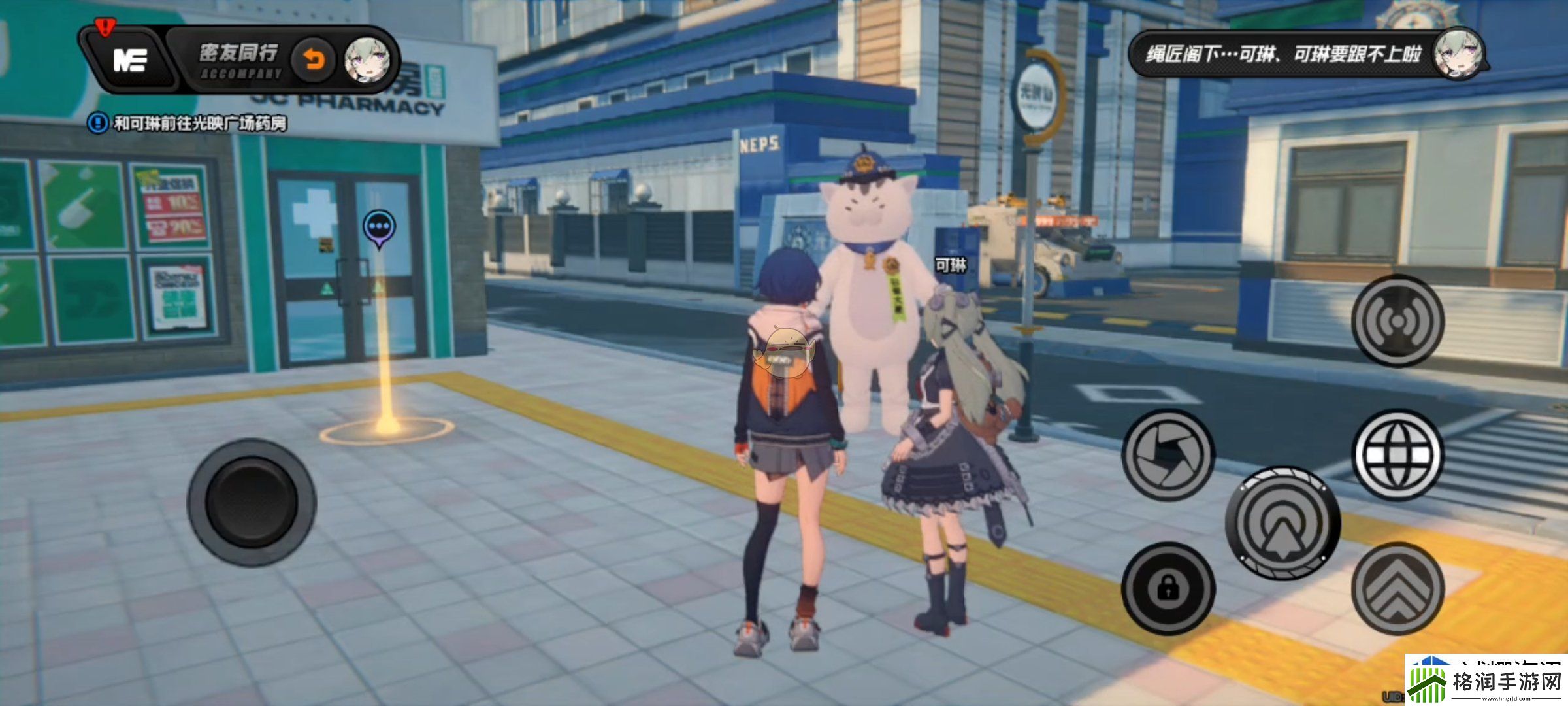Select the Accompany mode character portrait

pyautogui.click(x=368, y=61)
